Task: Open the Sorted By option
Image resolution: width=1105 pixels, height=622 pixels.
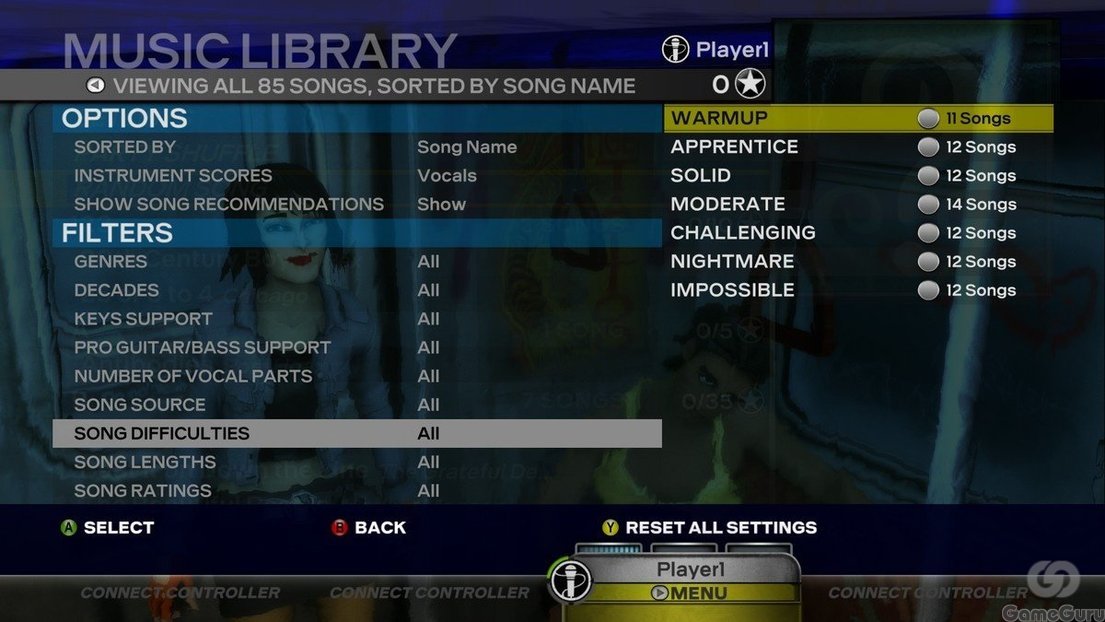Action: 125,147
